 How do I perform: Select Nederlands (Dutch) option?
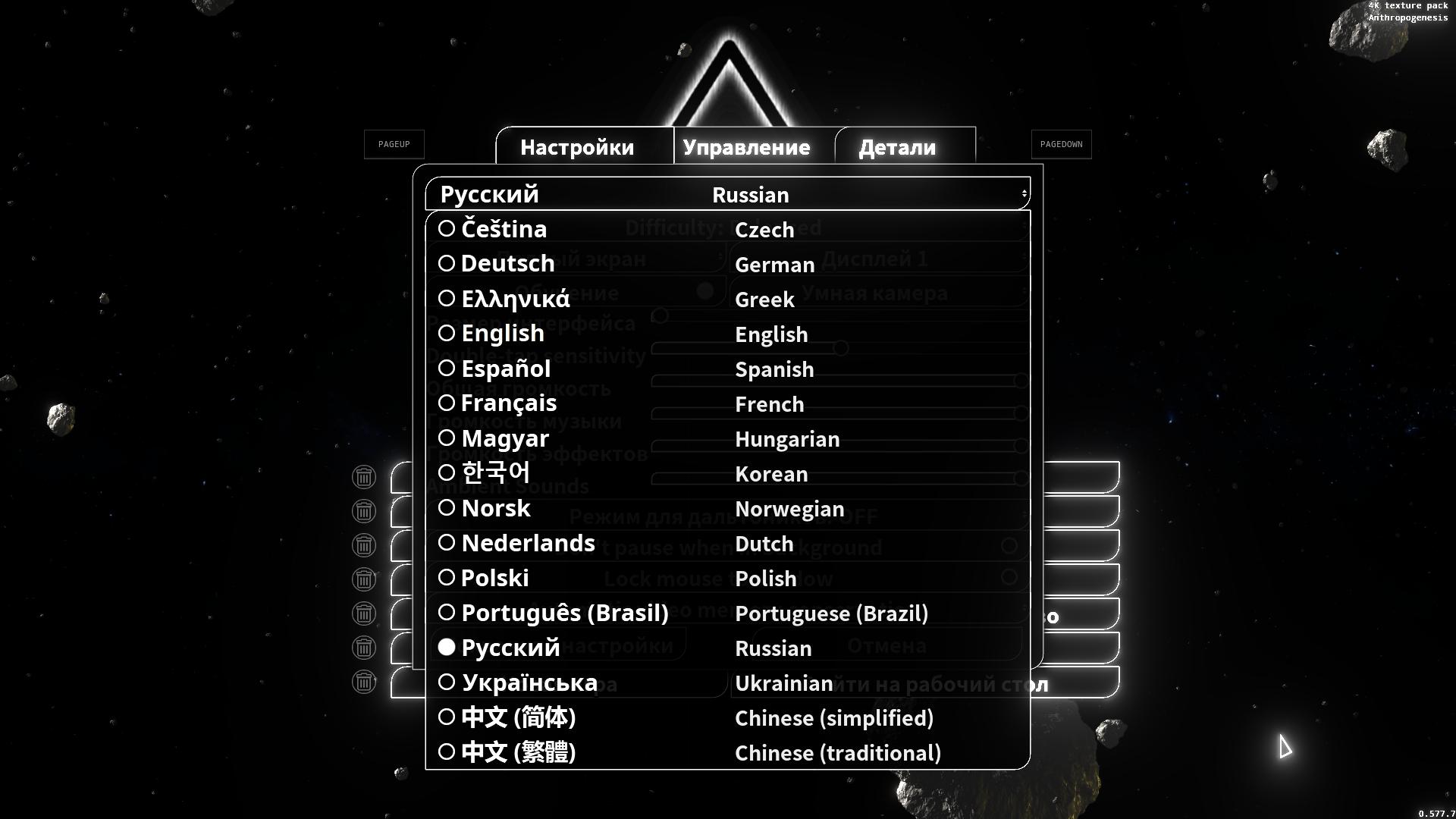(x=528, y=543)
